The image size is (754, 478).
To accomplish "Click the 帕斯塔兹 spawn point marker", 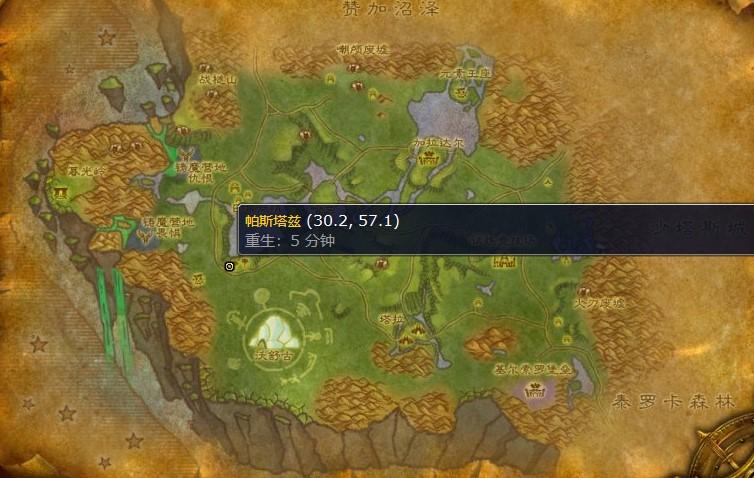I will point(230,266).
